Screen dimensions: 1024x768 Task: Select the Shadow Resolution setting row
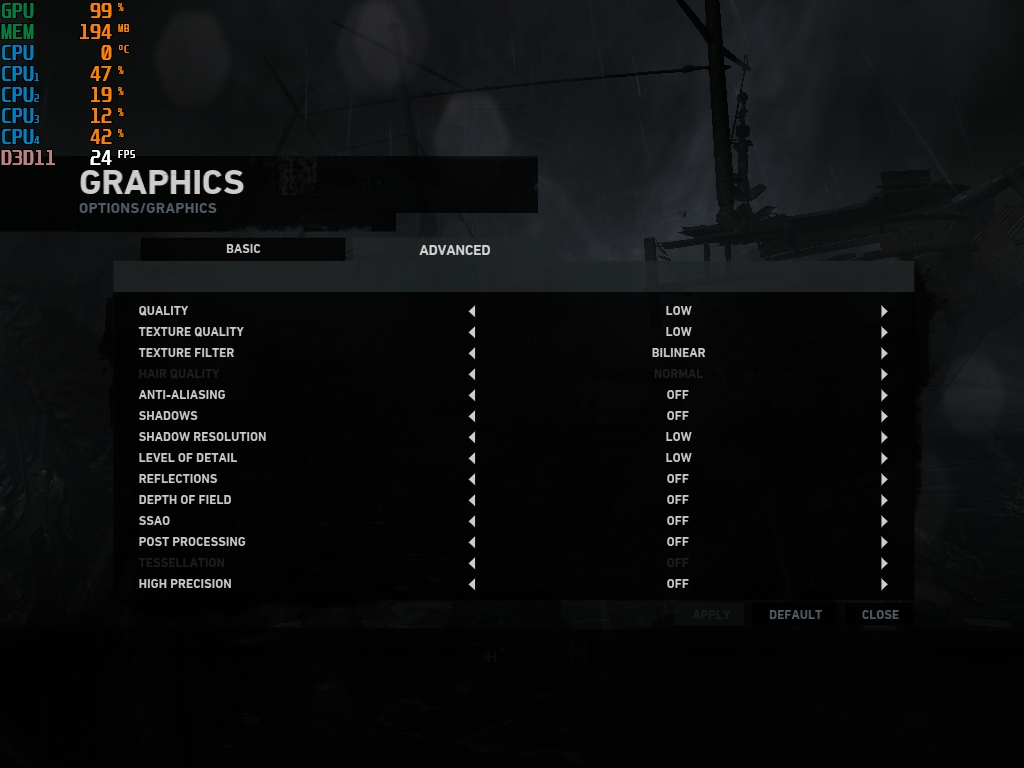click(x=203, y=437)
